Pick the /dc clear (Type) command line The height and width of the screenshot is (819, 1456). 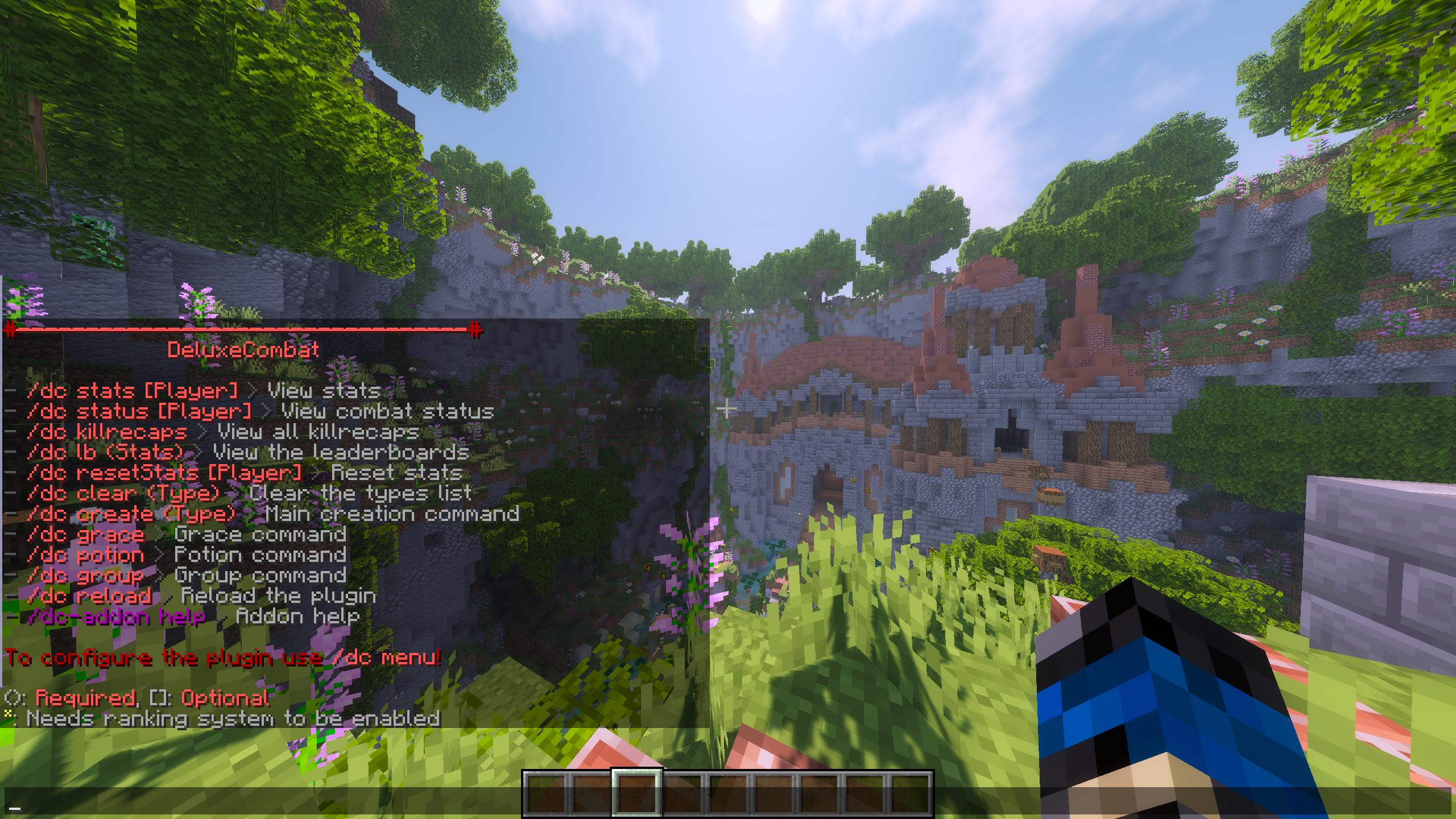coord(123,493)
